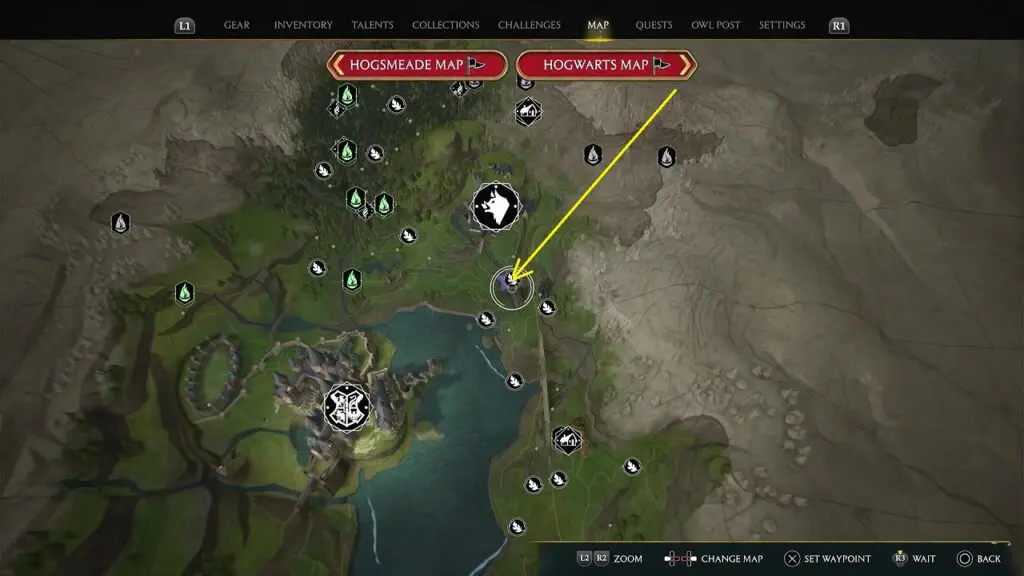Switch to the Inventory tab
Viewport: 1024px width, 576px height.
(302, 25)
